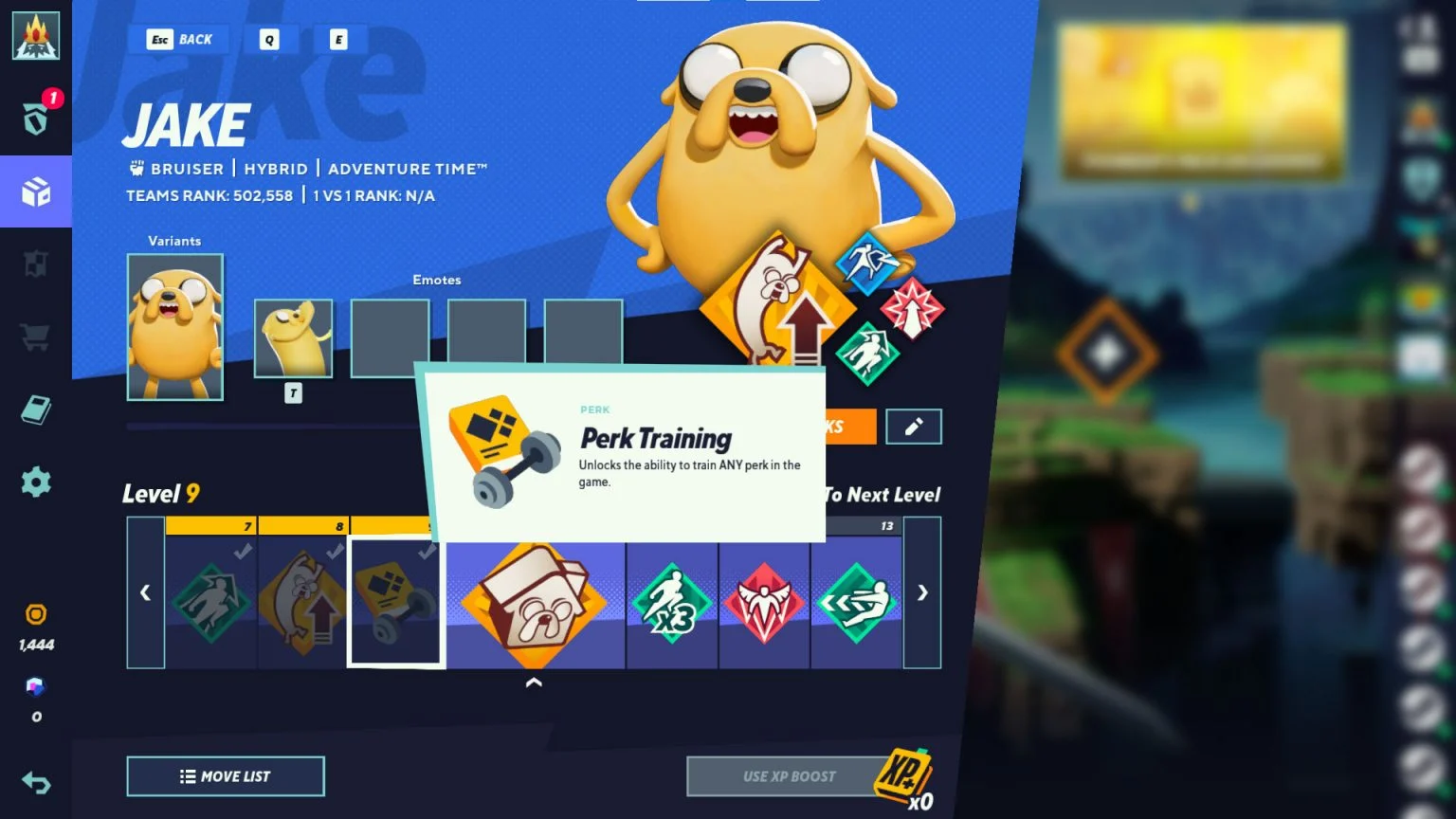Select the settings gear in the sidebar
1456x819 pixels.
click(35, 482)
